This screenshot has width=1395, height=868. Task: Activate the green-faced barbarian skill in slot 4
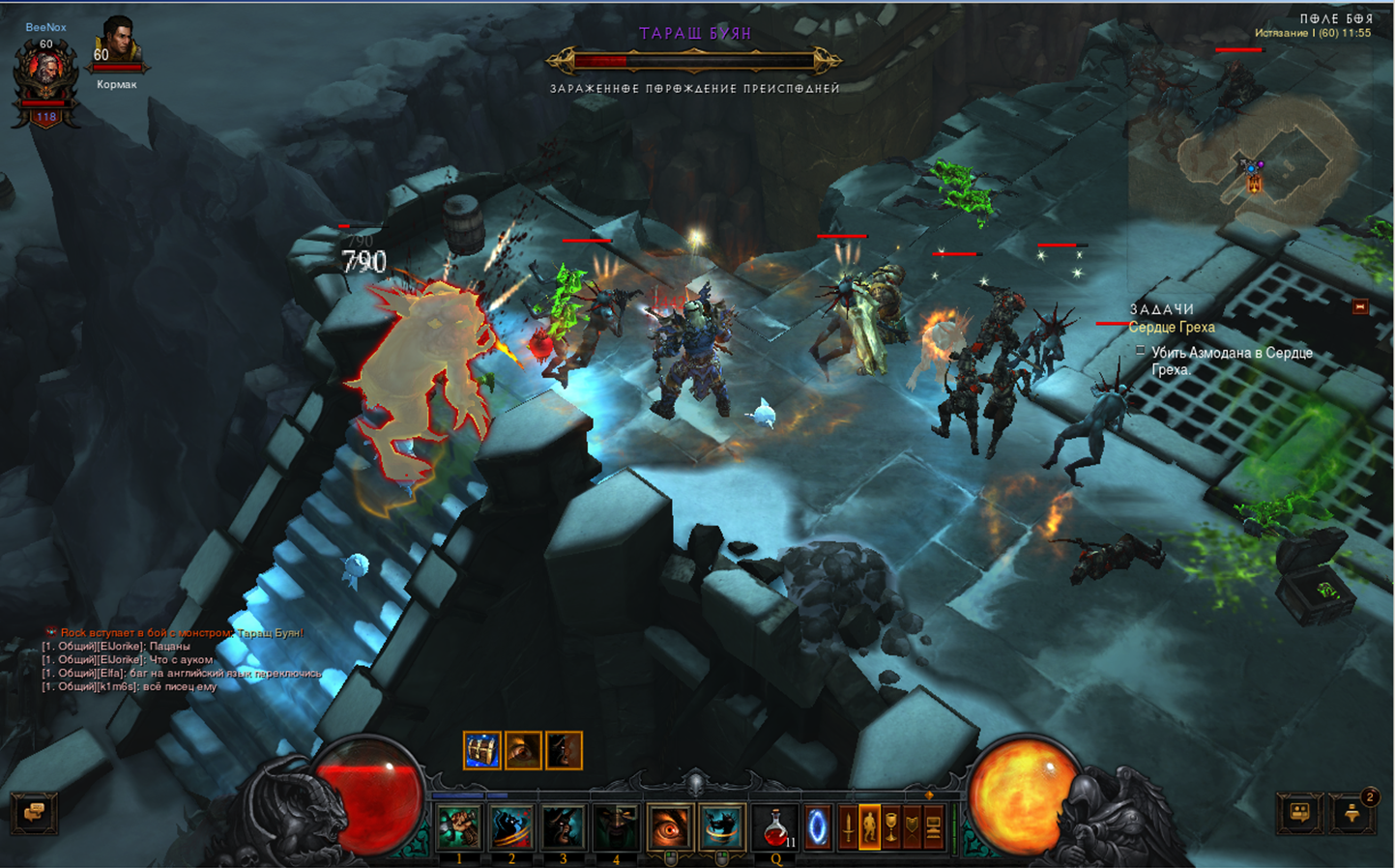pyautogui.click(x=616, y=827)
